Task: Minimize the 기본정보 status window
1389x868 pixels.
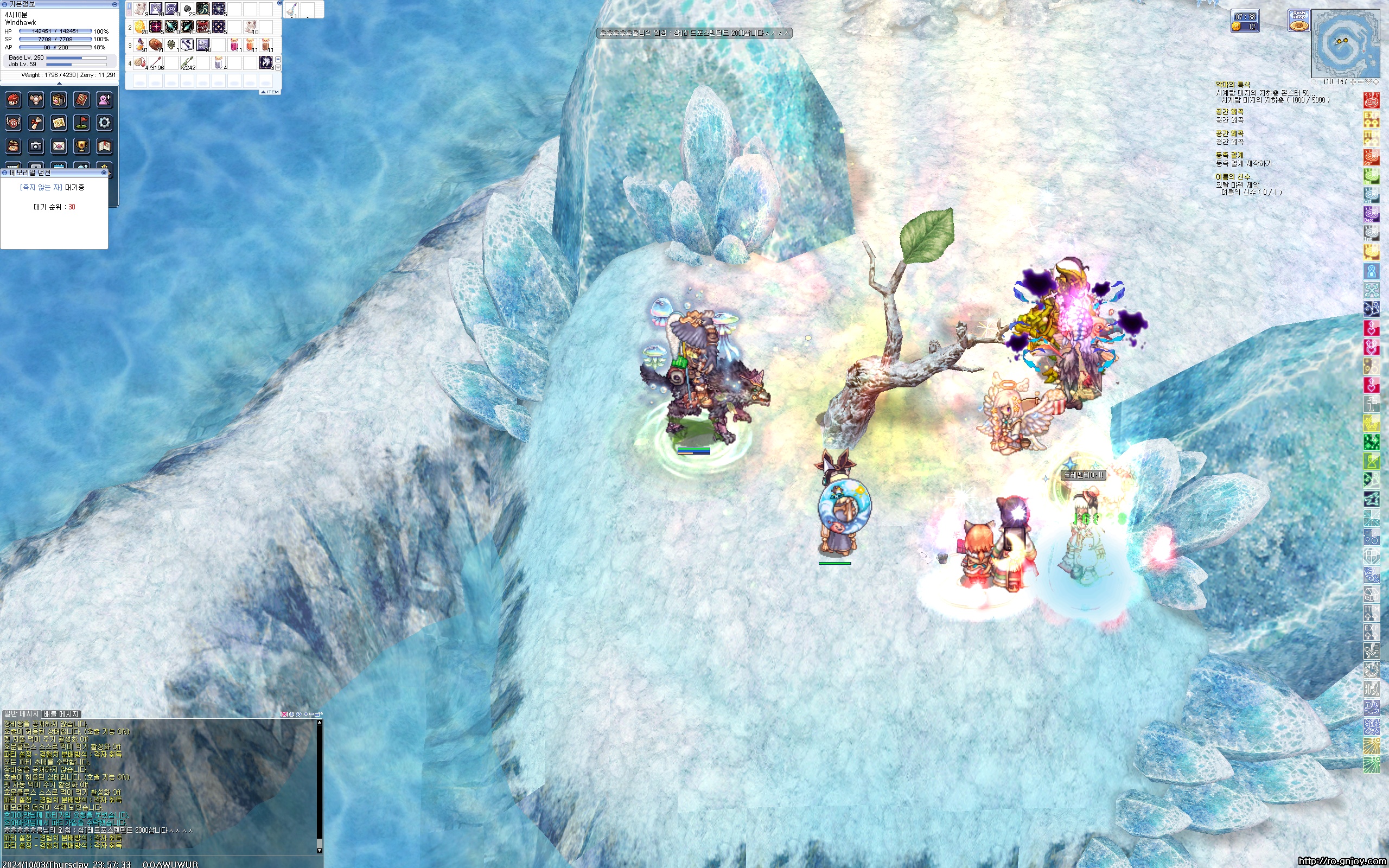Action: [114, 4]
